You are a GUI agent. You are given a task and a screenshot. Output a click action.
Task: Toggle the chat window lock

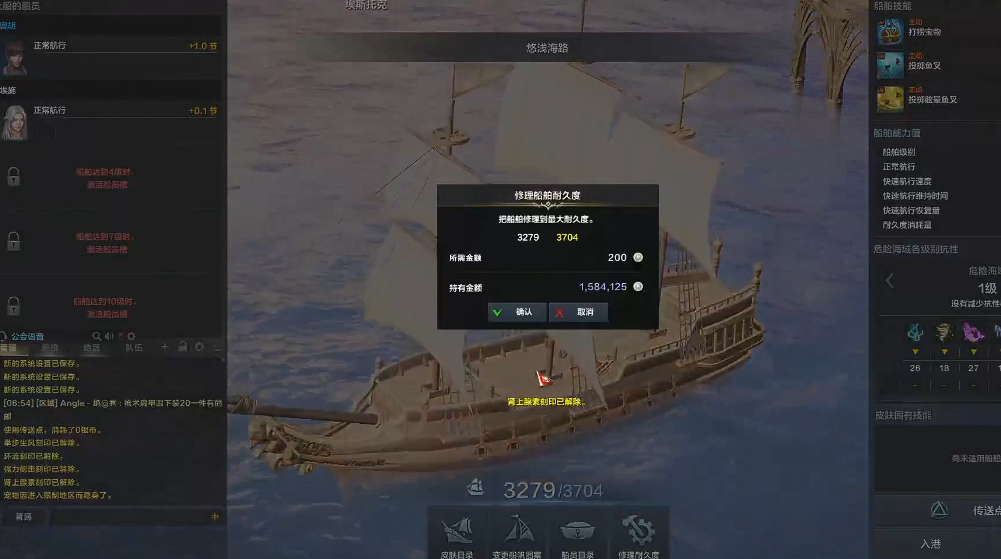182,347
